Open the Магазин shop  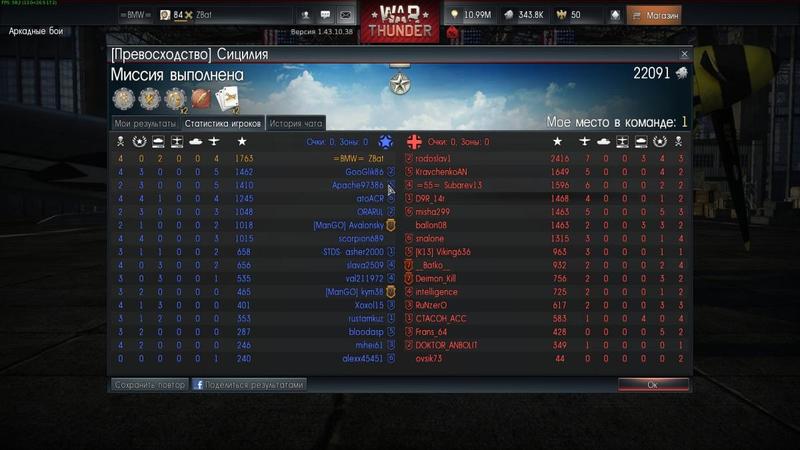coord(654,16)
